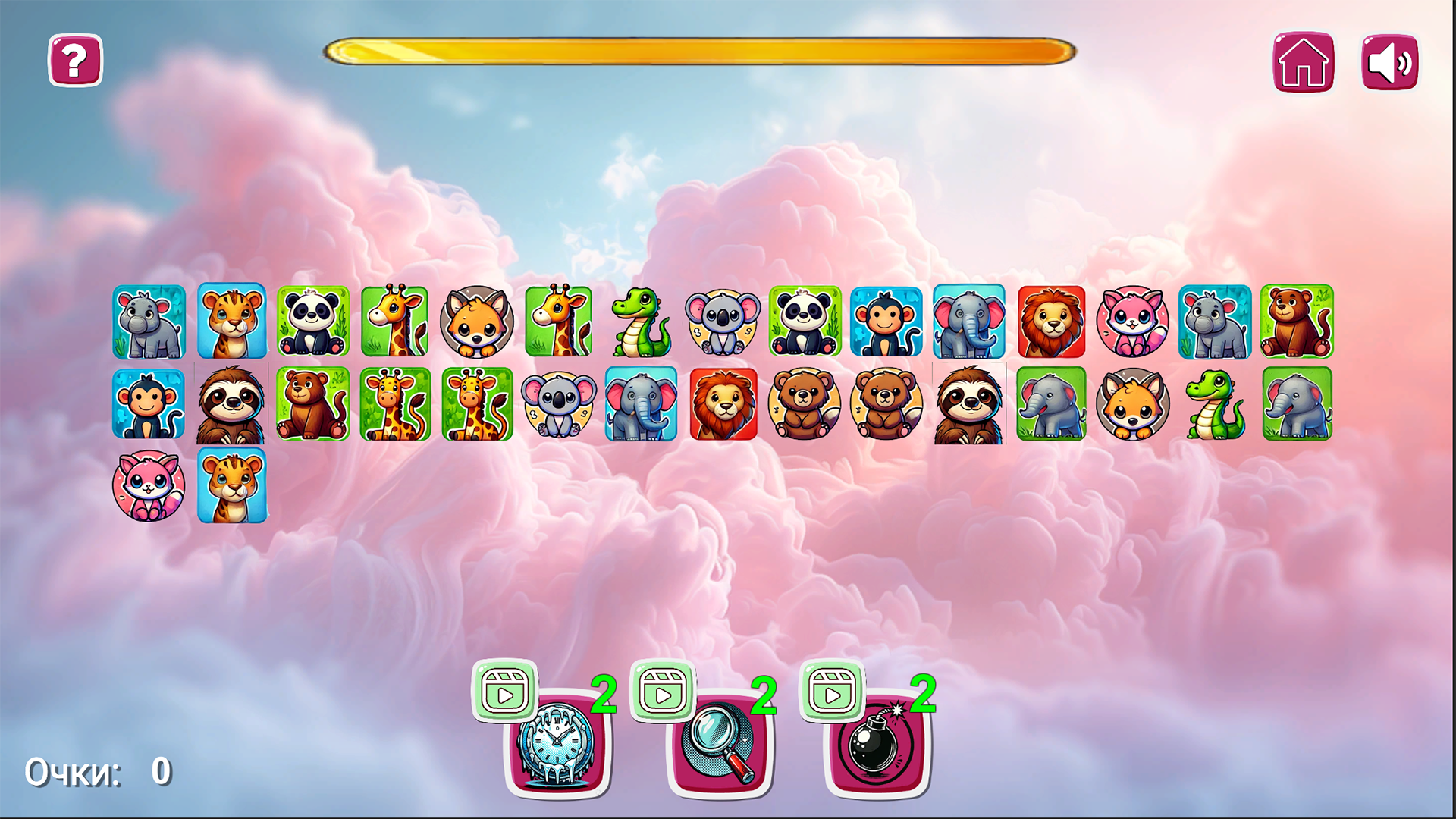
Task: Select the snake tile in the top row
Action: coord(641,322)
